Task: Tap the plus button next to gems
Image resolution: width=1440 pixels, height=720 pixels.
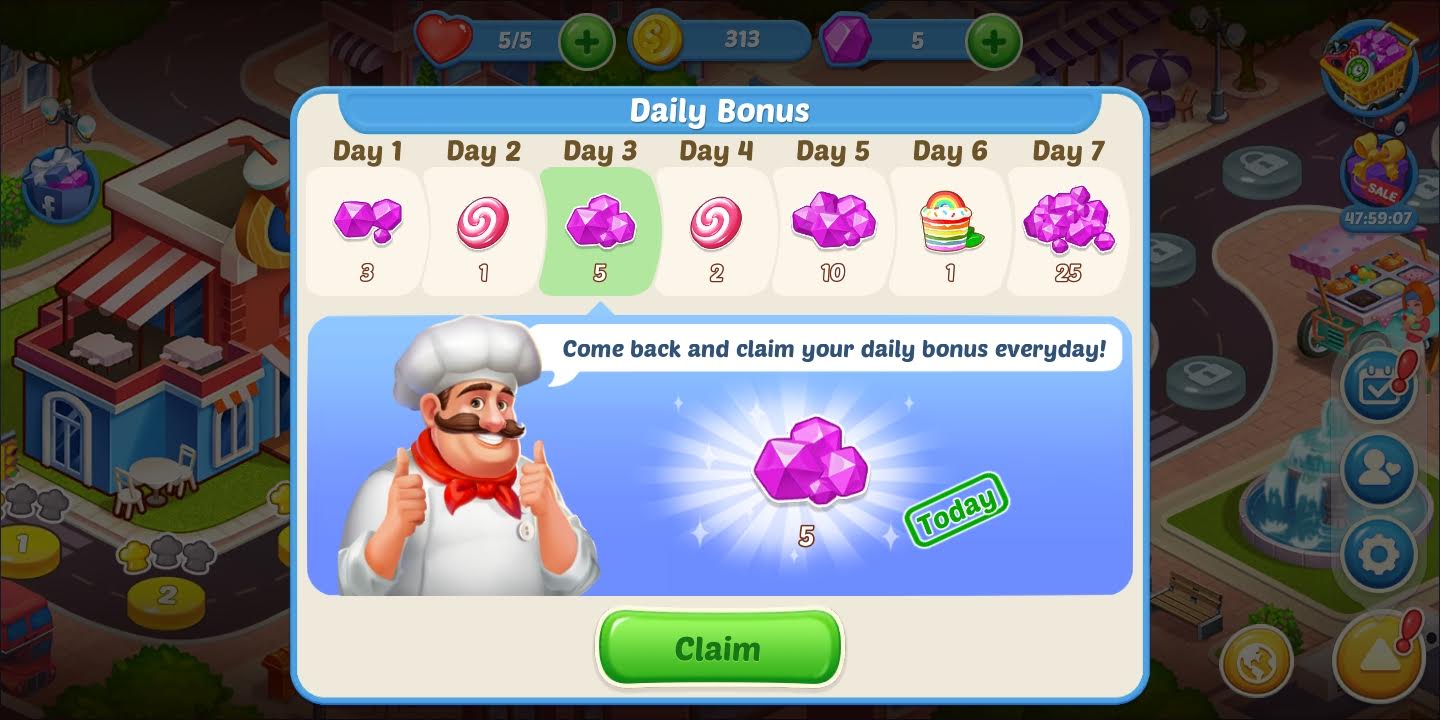Action: (x=994, y=42)
